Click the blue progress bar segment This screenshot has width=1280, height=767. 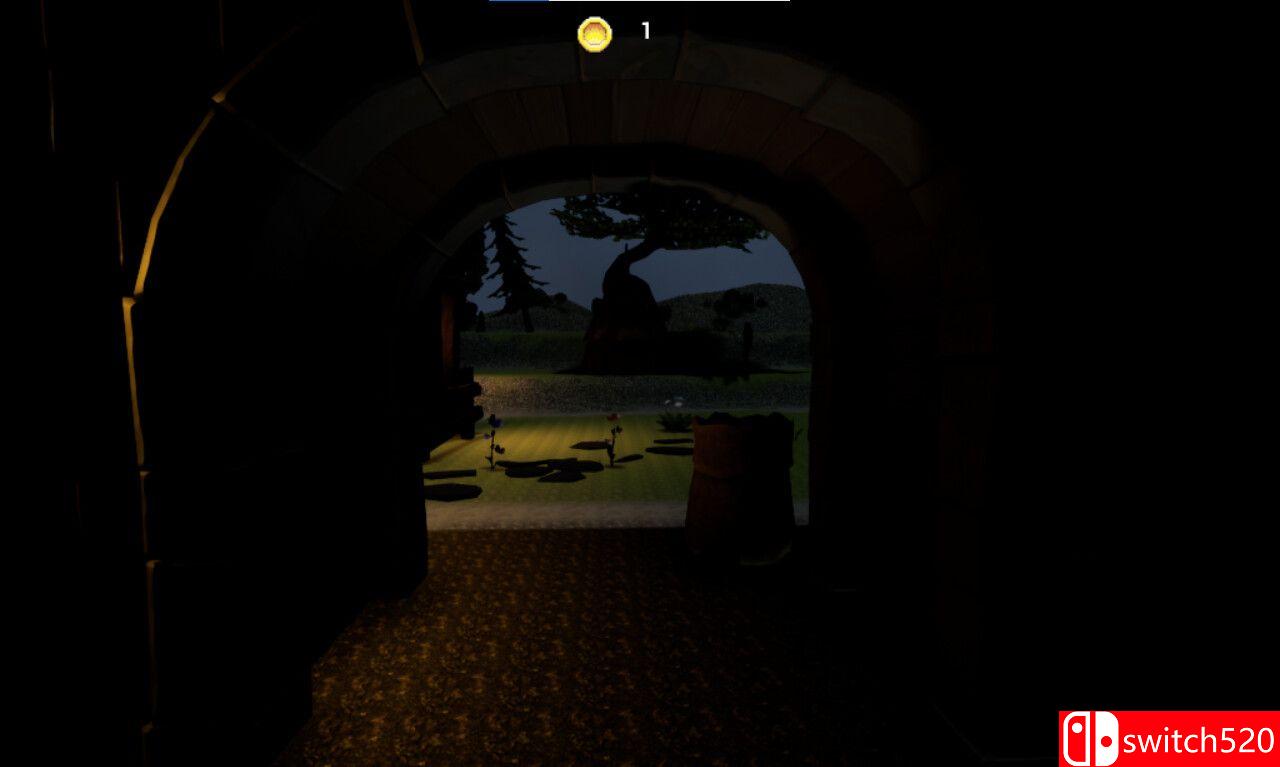coord(520,5)
